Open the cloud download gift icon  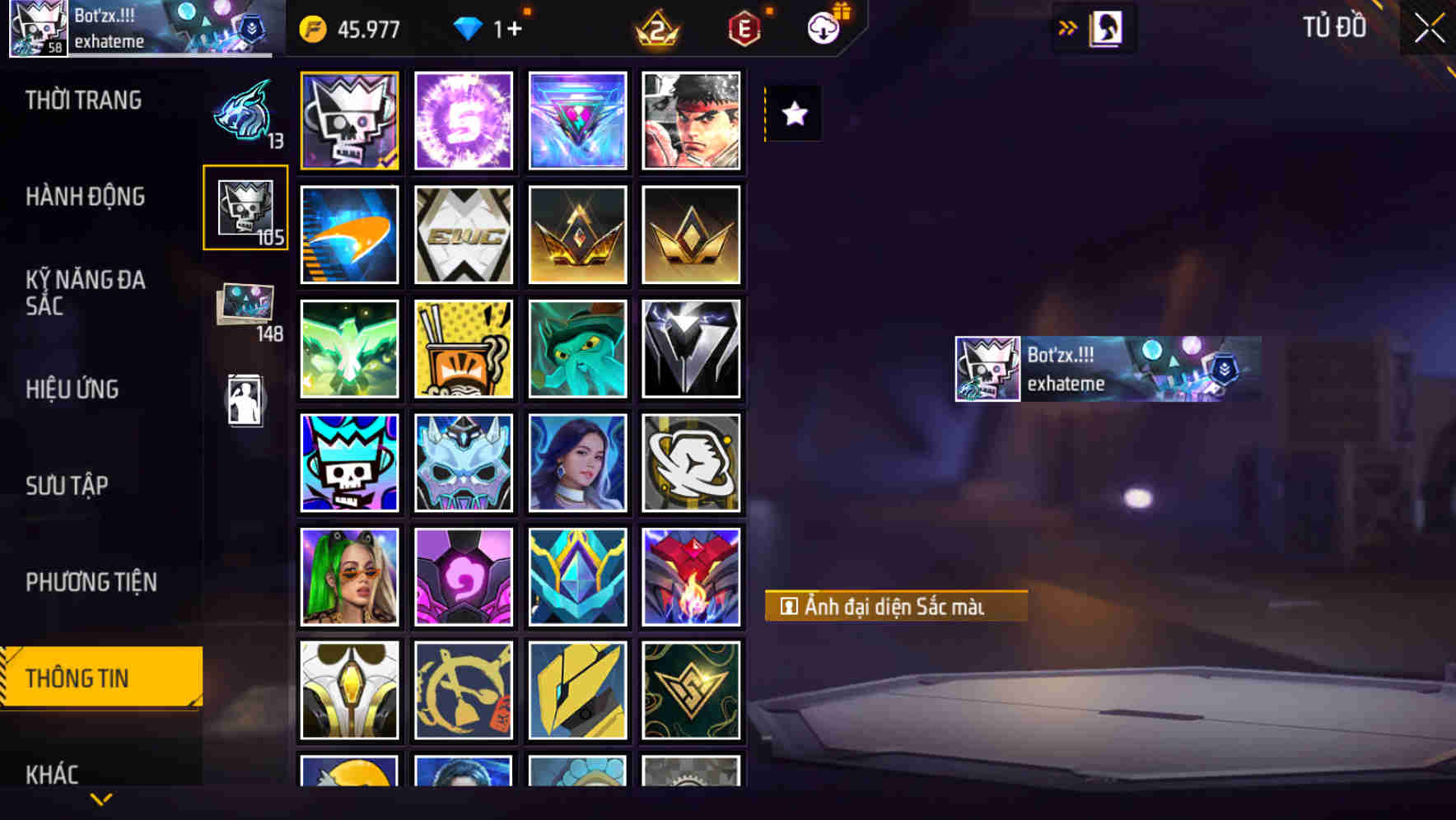pyautogui.click(x=824, y=27)
